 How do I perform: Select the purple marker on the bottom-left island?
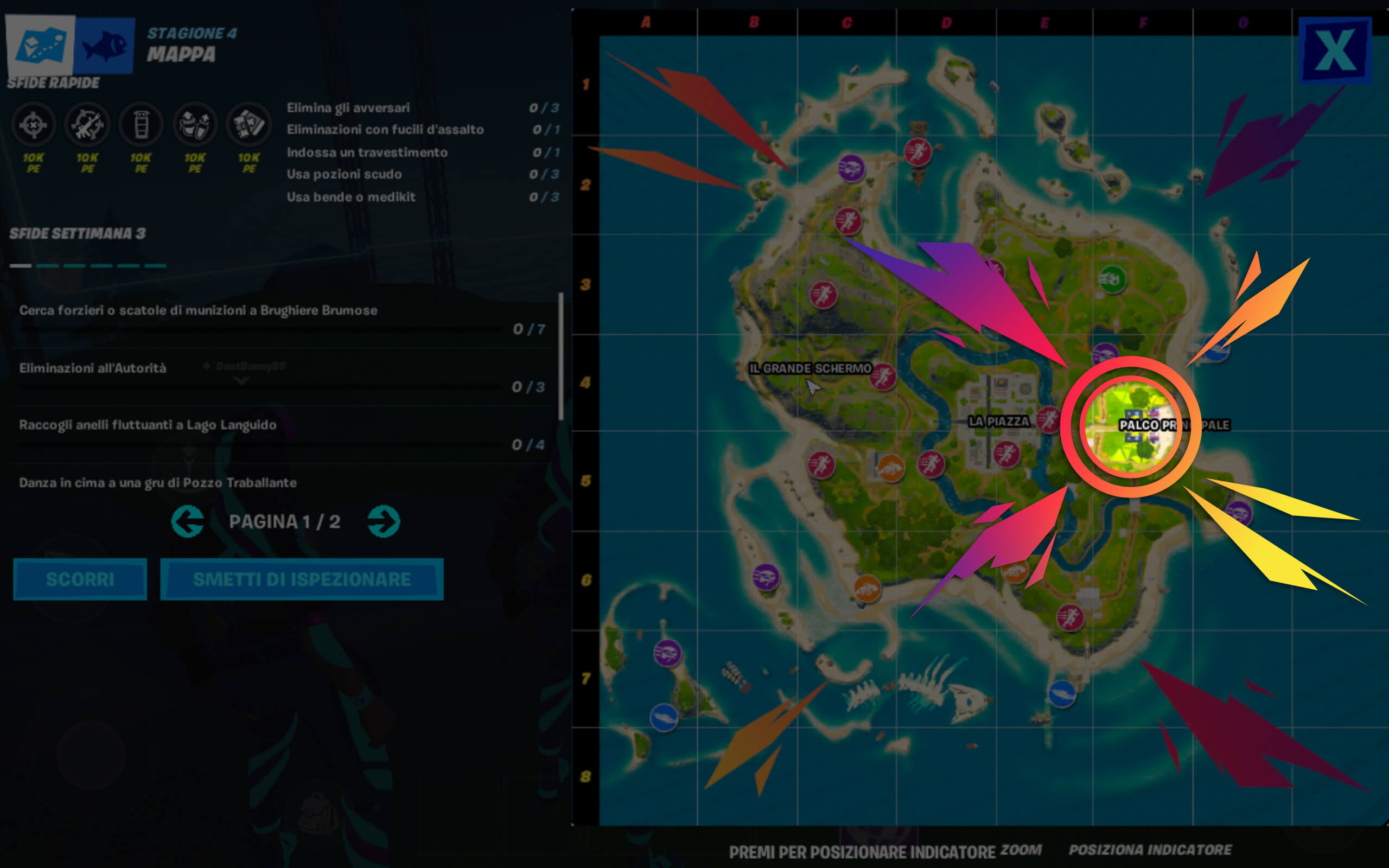(667, 654)
